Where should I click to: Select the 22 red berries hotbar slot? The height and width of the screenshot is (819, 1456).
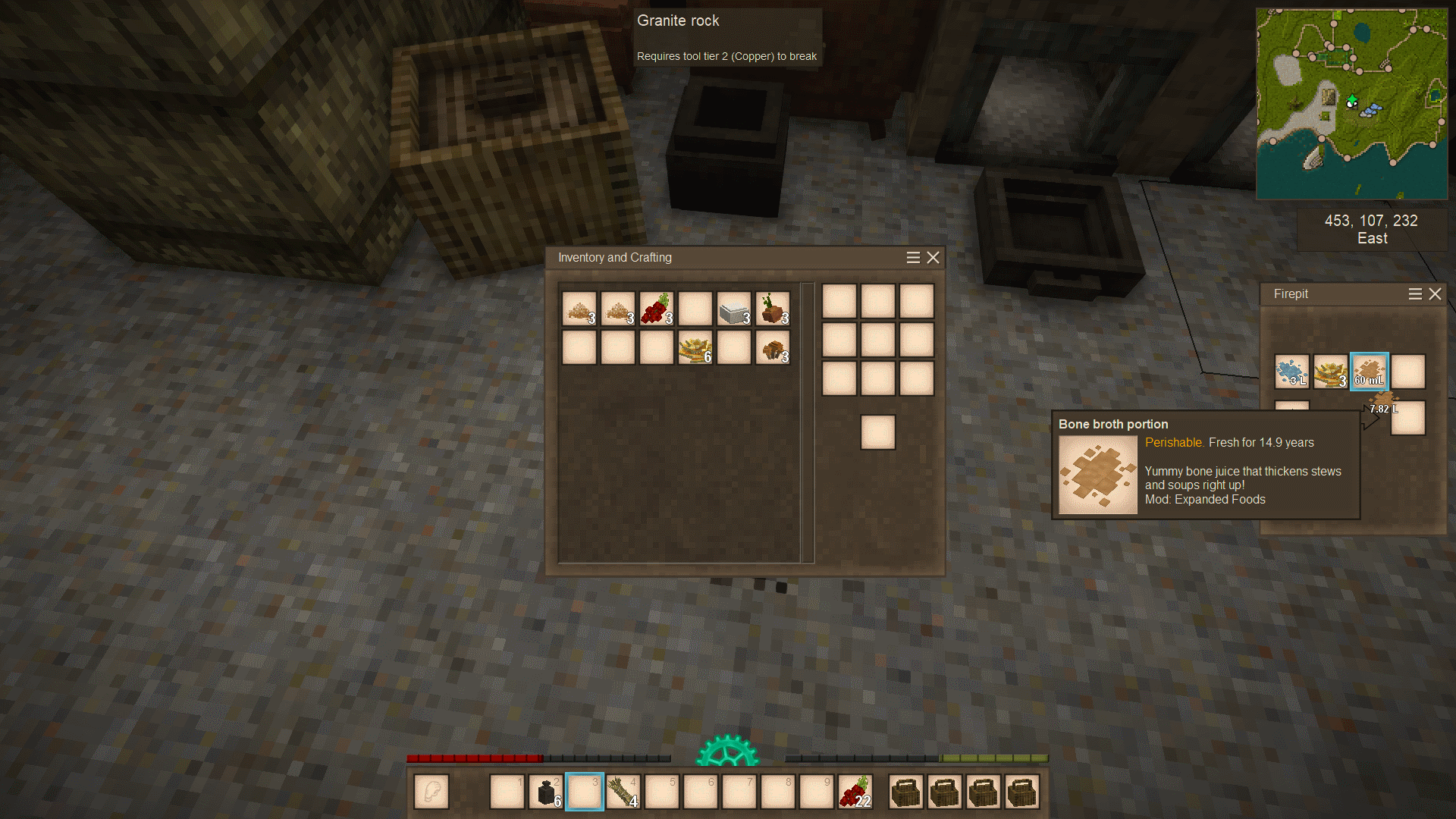coord(855,792)
